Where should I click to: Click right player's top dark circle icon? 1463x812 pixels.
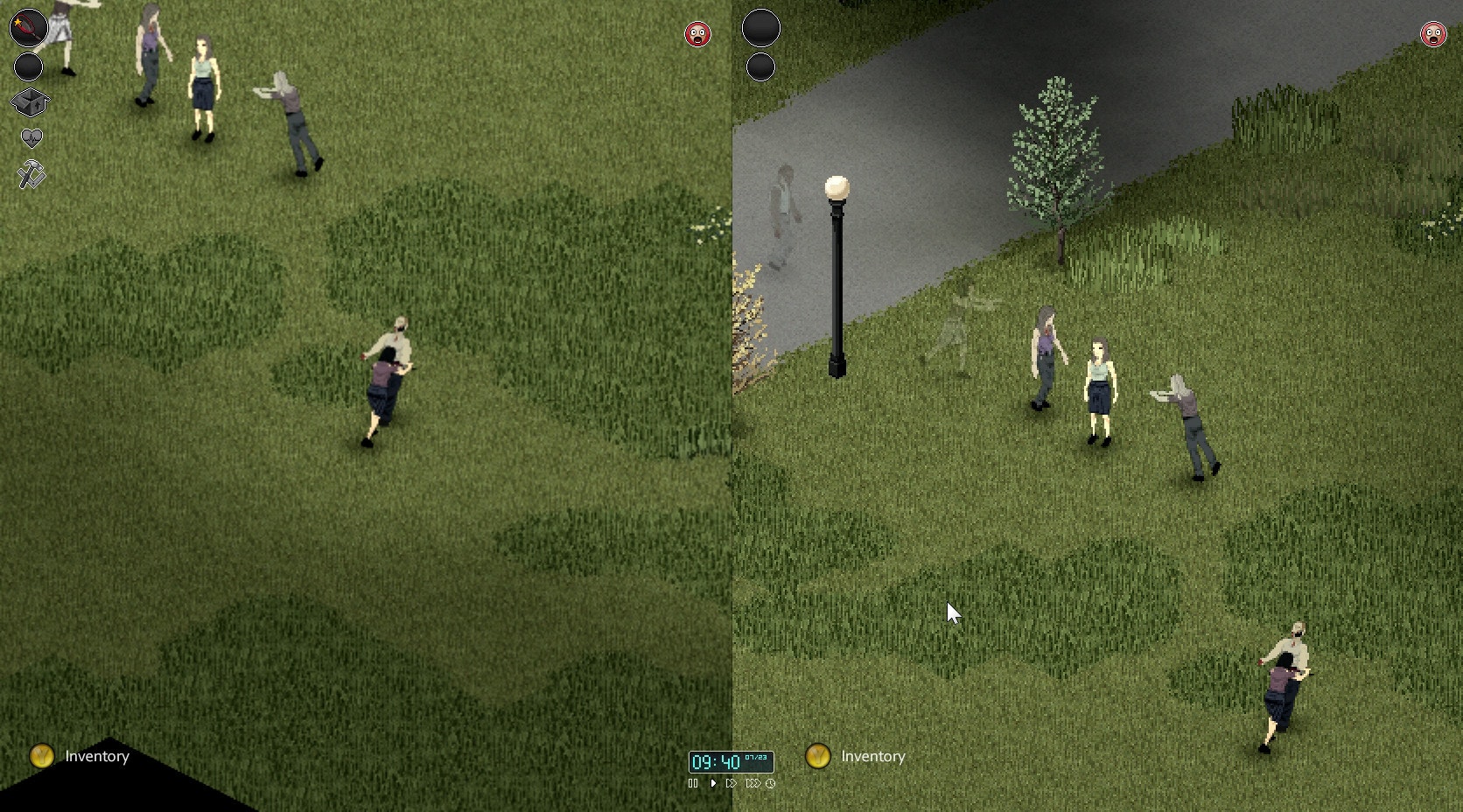point(760,27)
